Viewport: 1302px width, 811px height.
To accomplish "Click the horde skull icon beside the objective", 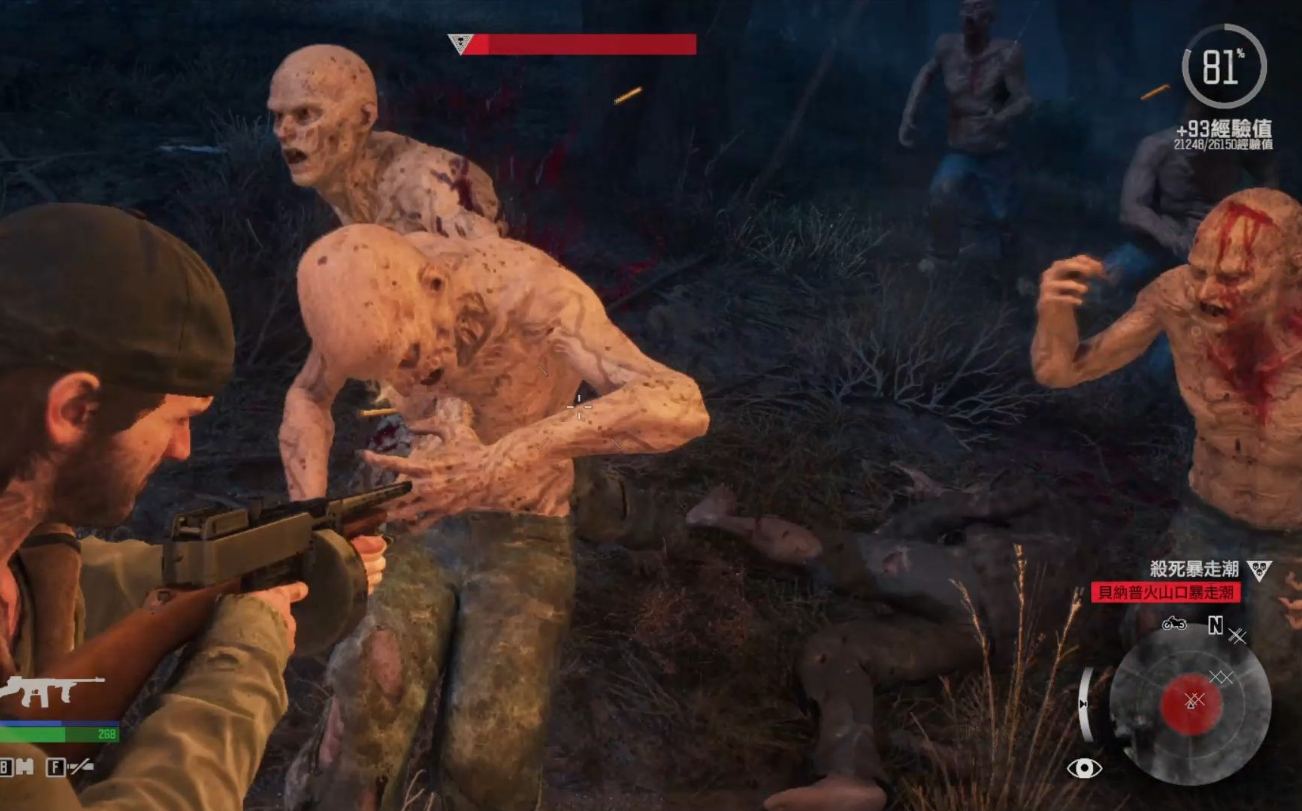I will 1259,569.
